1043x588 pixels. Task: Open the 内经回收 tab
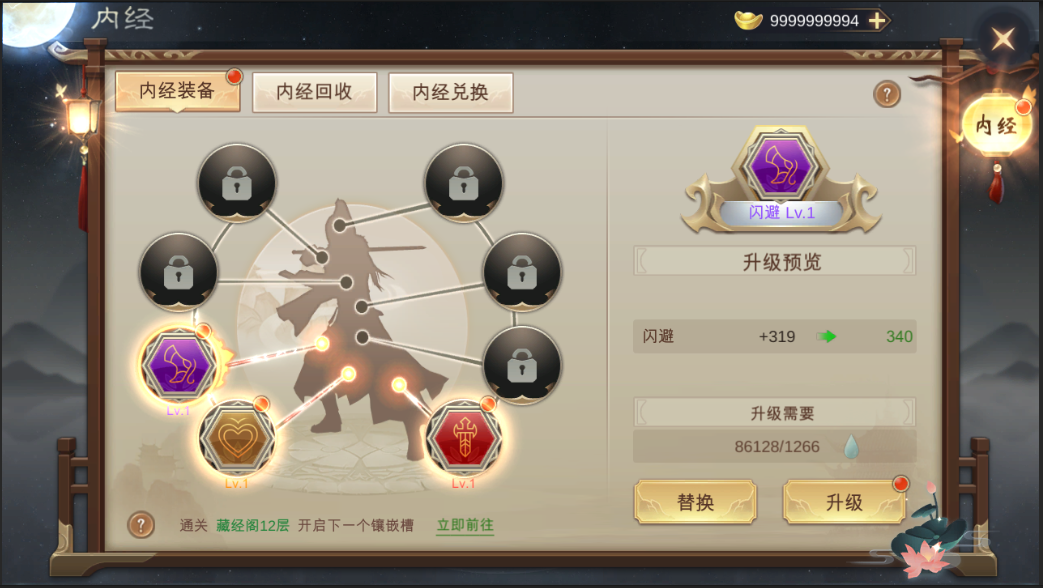click(314, 92)
